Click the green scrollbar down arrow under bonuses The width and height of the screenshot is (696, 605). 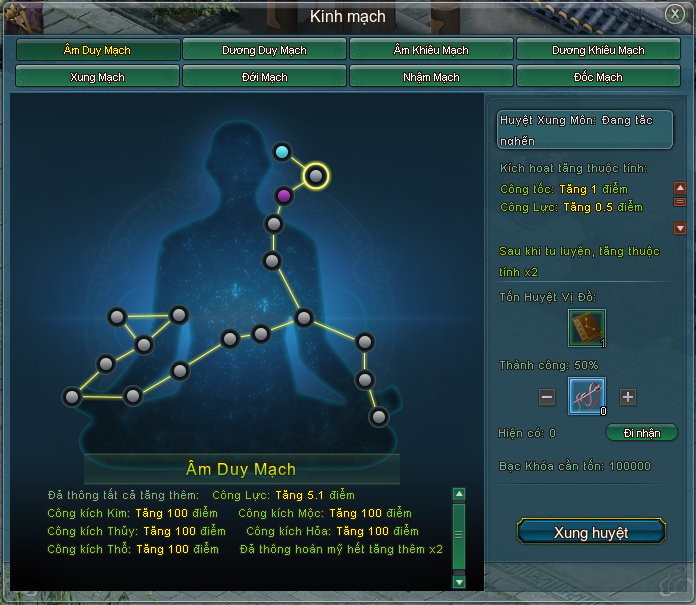[459, 581]
